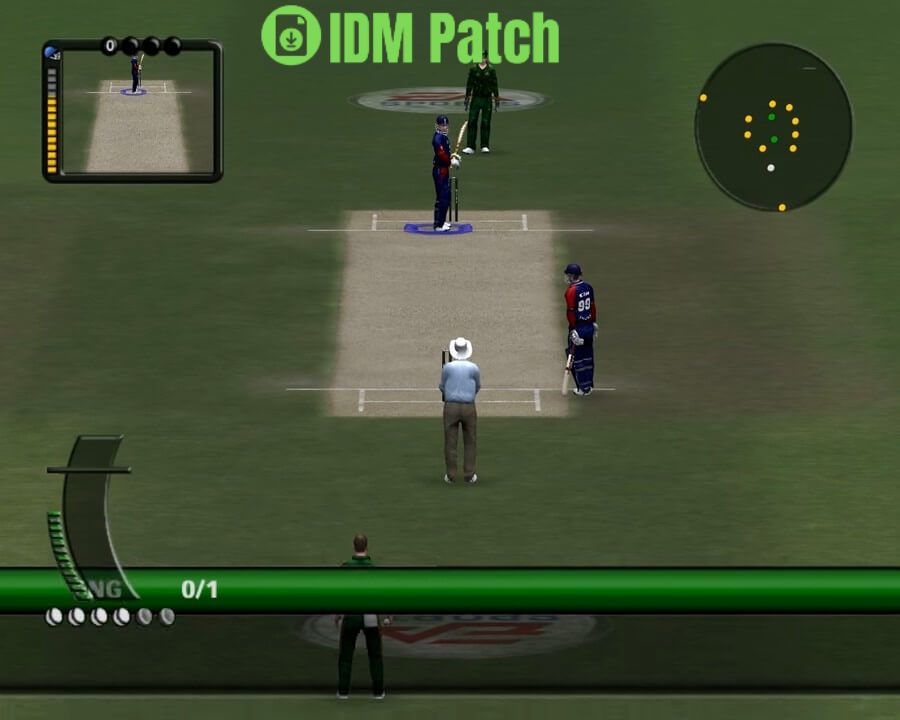Select the pitch-view inset window
900x720 pixels.
(133, 110)
